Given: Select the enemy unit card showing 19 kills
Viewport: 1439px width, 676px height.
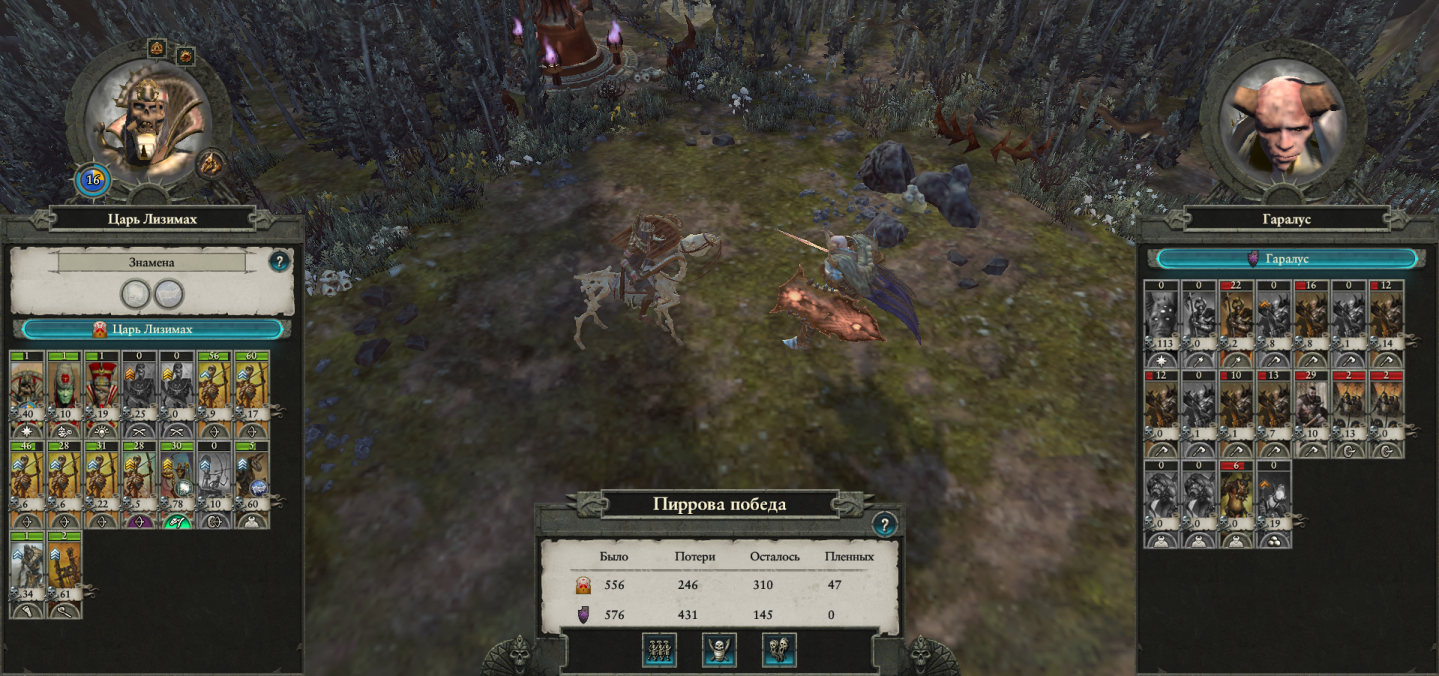Looking at the screenshot, I should [x=1273, y=502].
